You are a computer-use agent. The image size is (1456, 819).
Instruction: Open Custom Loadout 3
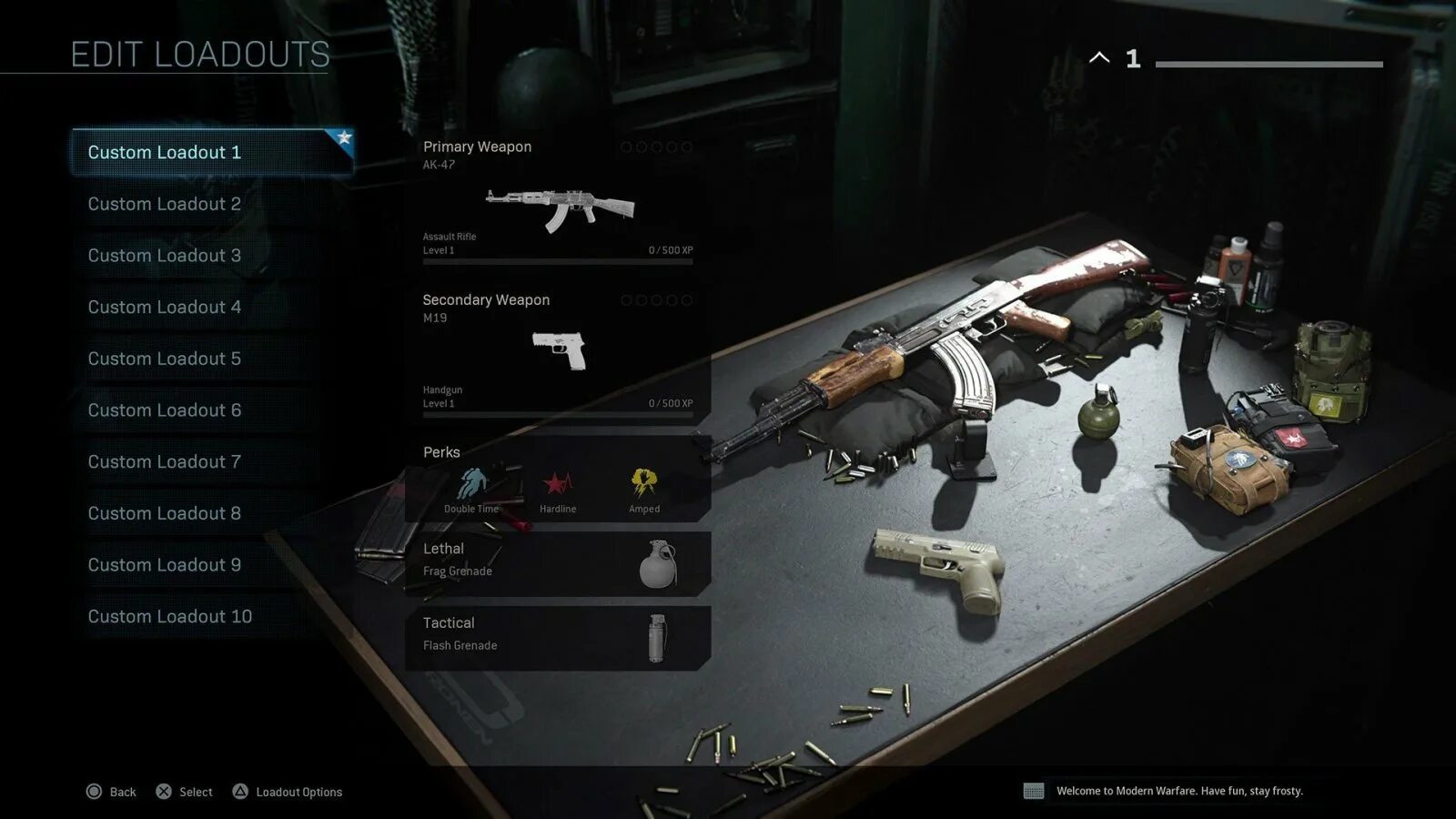coord(165,256)
